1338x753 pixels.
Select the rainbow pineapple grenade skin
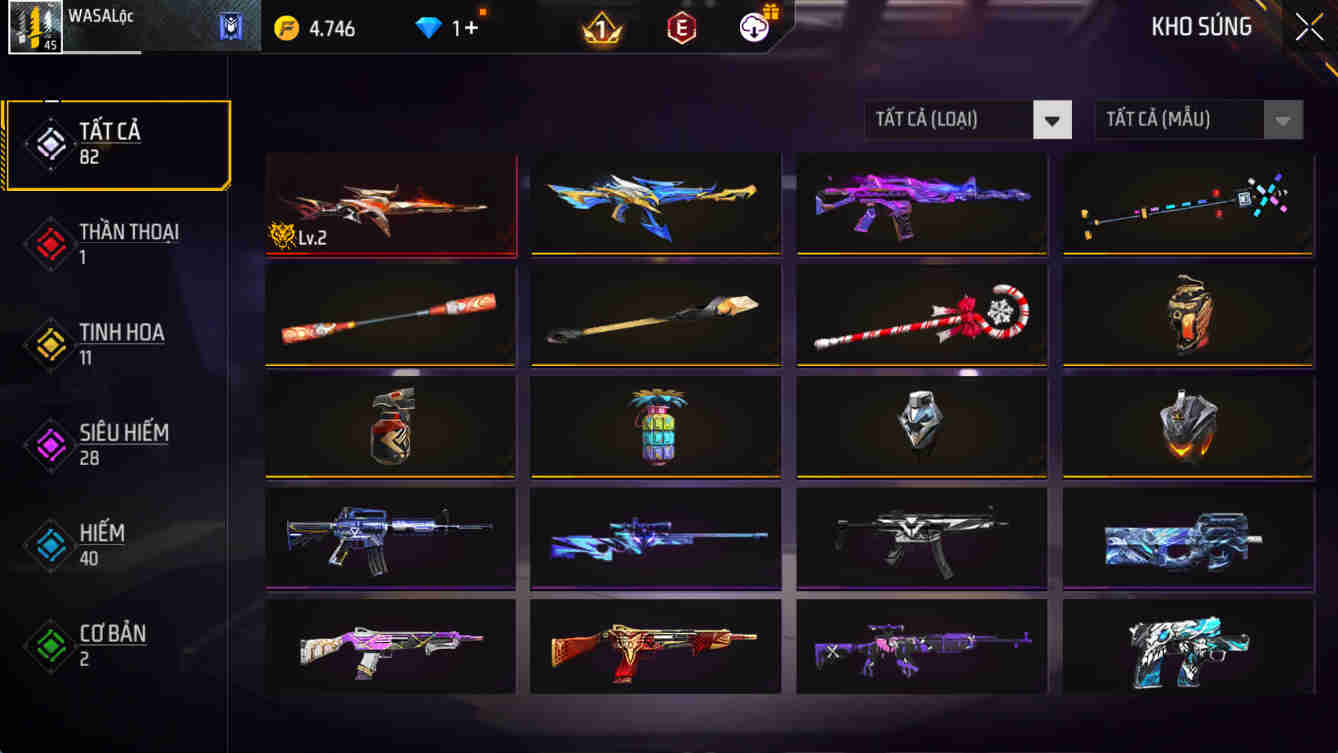click(656, 426)
